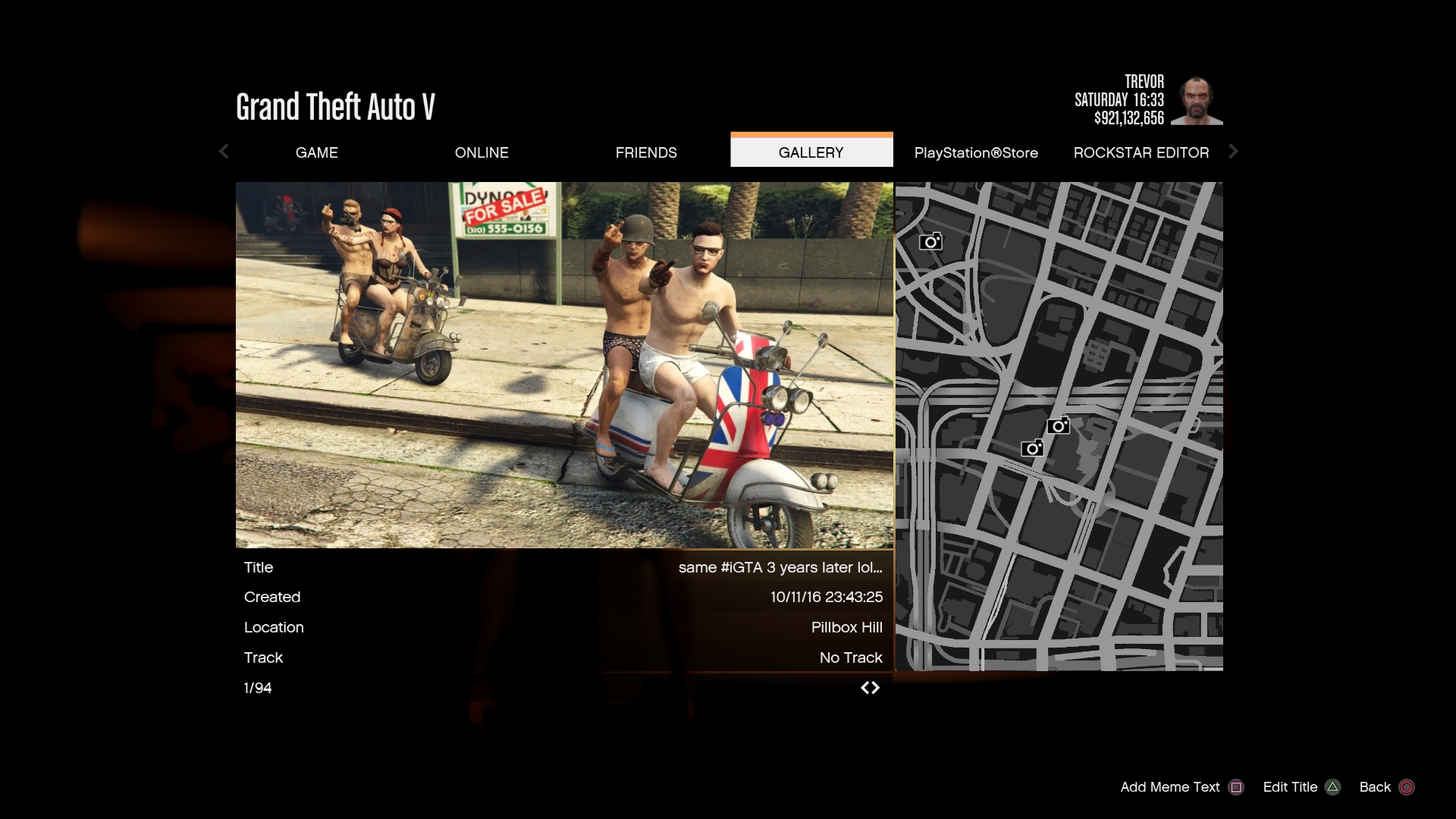Open the ONLINE tab

click(x=482, y=152)
